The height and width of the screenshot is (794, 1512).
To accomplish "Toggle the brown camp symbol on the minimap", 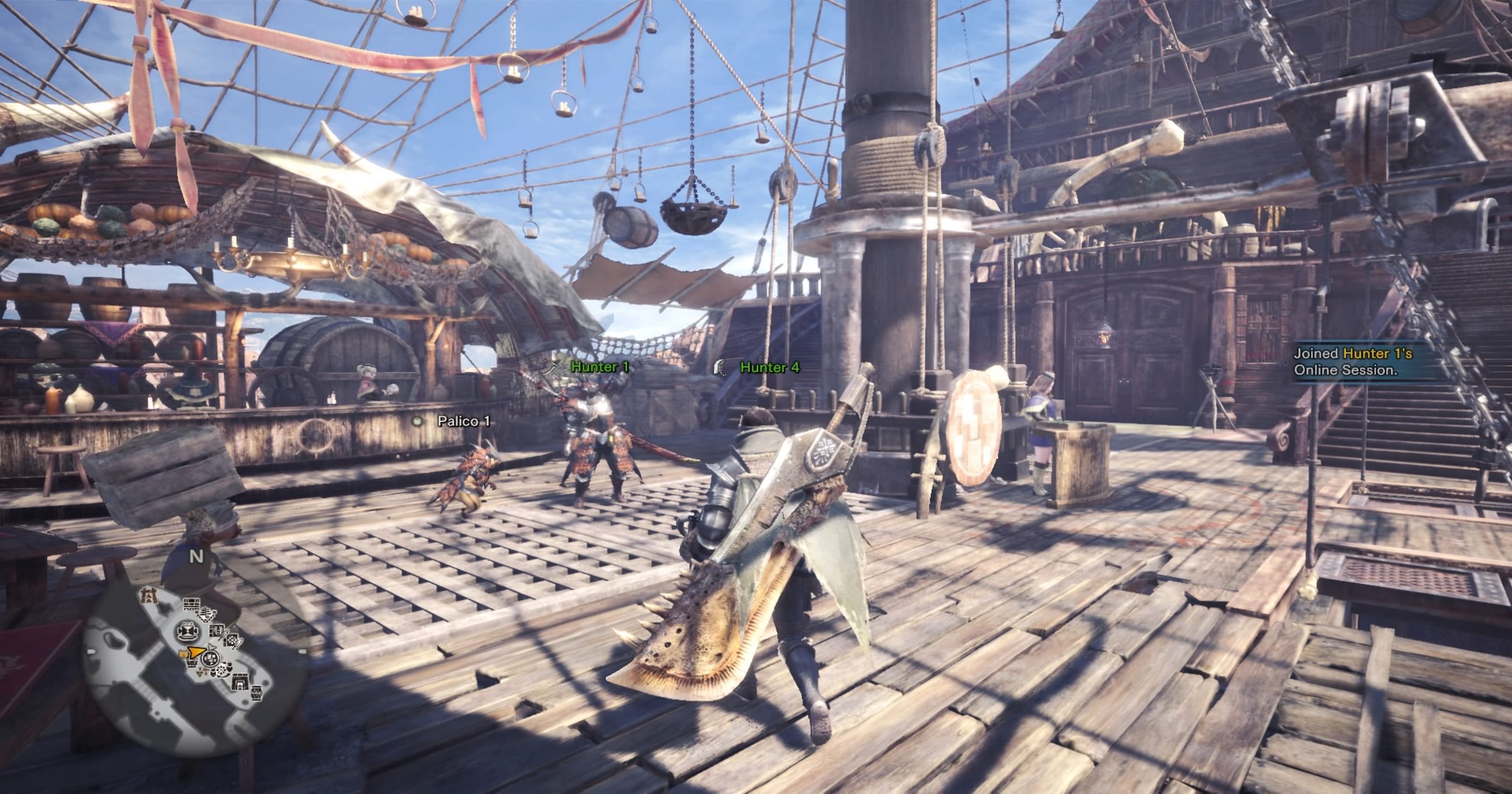I will [150, 595].
